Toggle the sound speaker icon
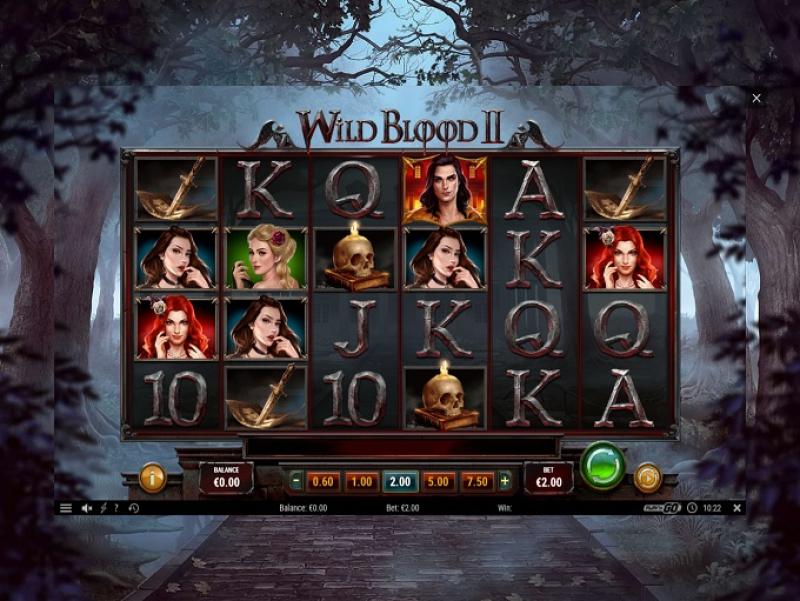The width and height of the screenshot is (800, 601). coord(86,508)
